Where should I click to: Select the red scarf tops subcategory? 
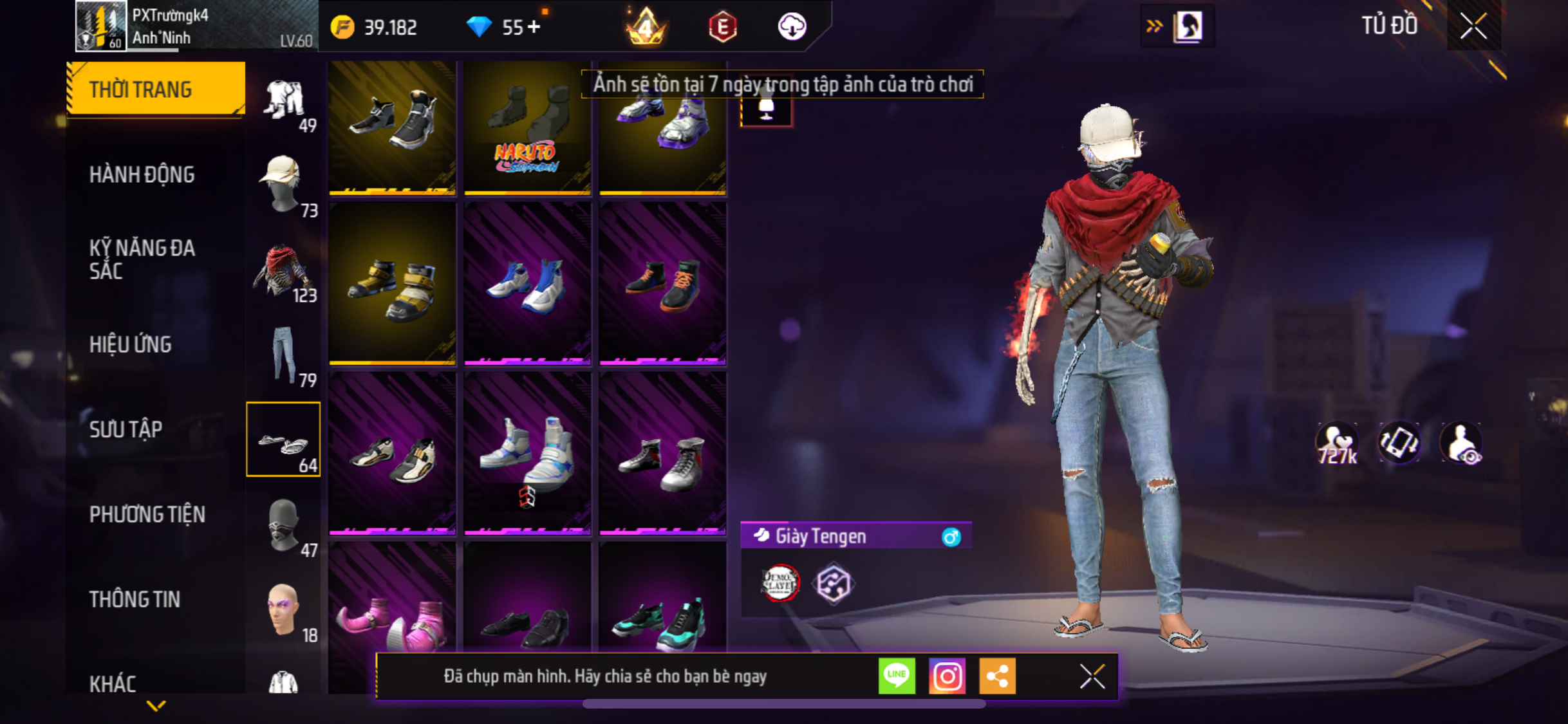pyautogui.click(x=283, y=271)
